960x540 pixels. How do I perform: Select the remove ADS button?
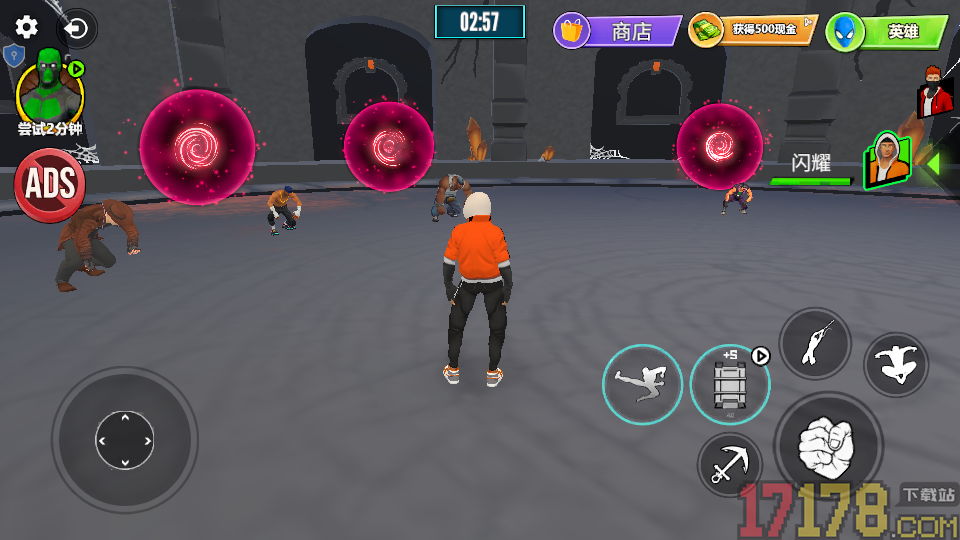(49, 184)
